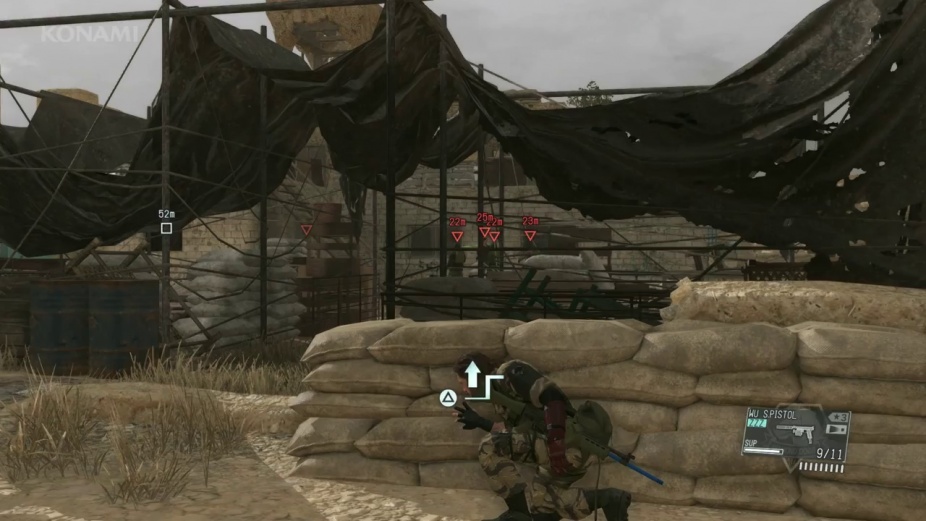Screen dimensions: 926x521
Task: Click the white square 52m waypoint marker
Action: (x=166, y=228)
